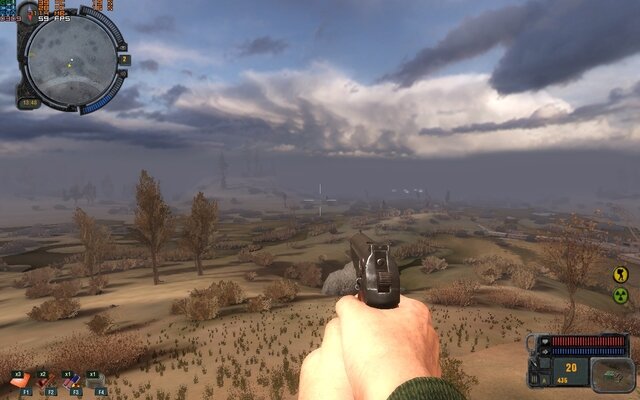This screenshot has height=400, width=640.
Task: Choose the F4 quick slot item
Action: (96, 381)
